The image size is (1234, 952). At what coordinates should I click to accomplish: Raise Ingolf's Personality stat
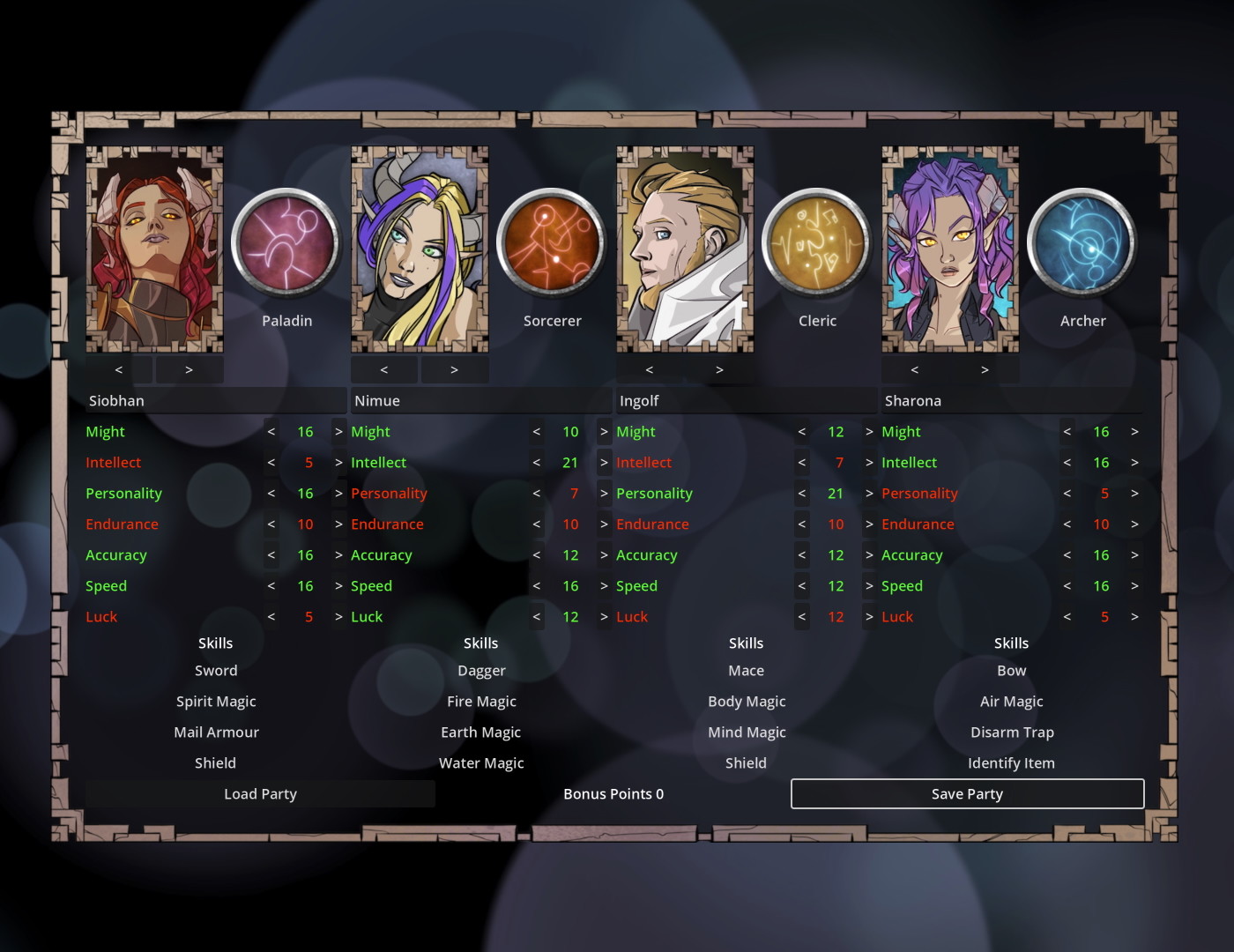click(869, 493)
